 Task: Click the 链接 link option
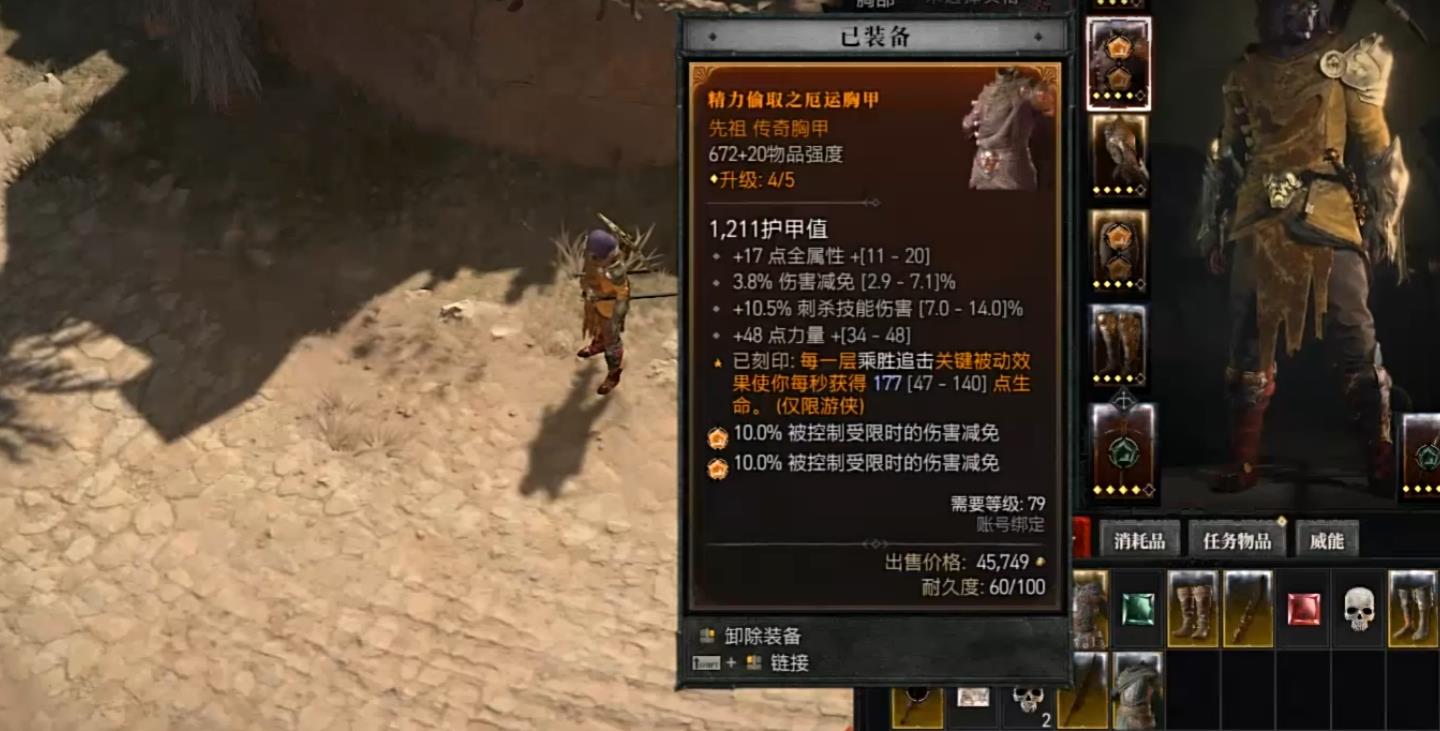pos(790,662)
